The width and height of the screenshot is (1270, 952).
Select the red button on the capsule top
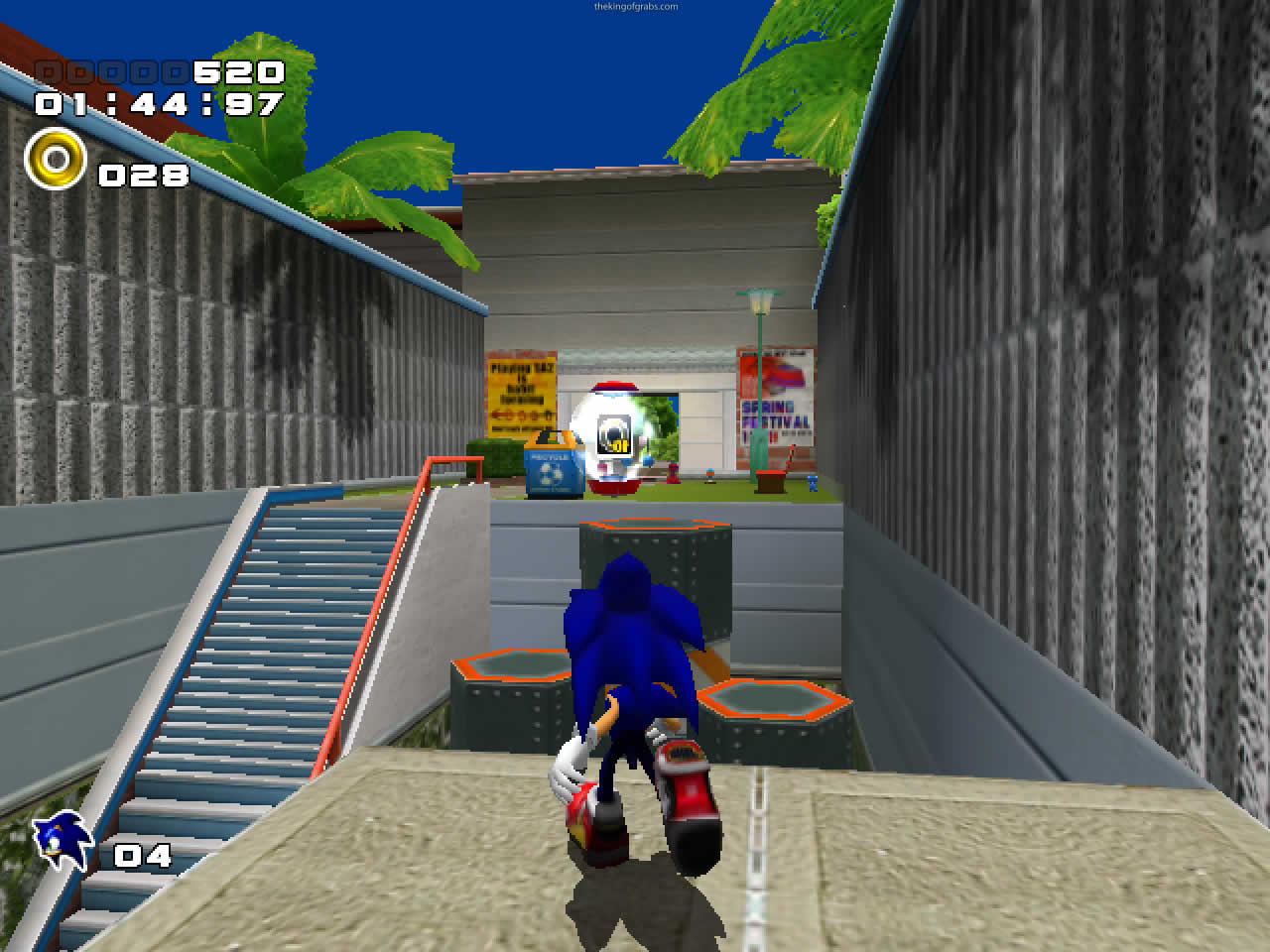tap(613, 385)
